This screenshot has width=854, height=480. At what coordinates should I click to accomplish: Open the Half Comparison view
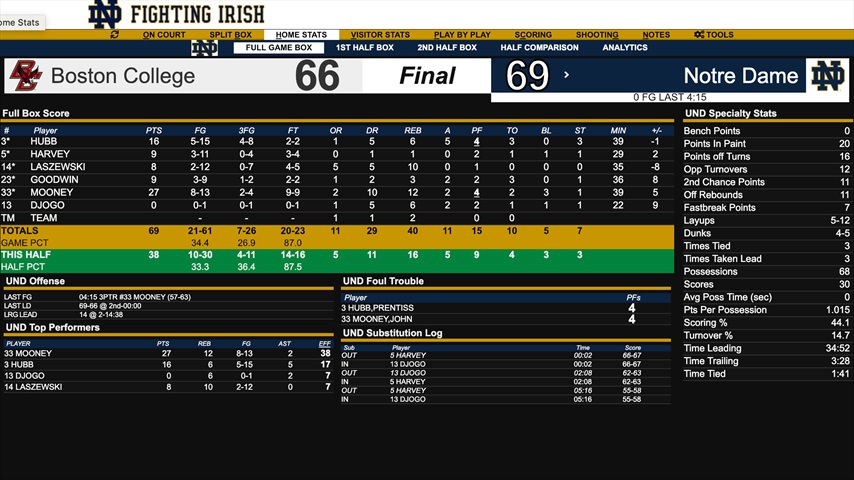pos(539,48)
